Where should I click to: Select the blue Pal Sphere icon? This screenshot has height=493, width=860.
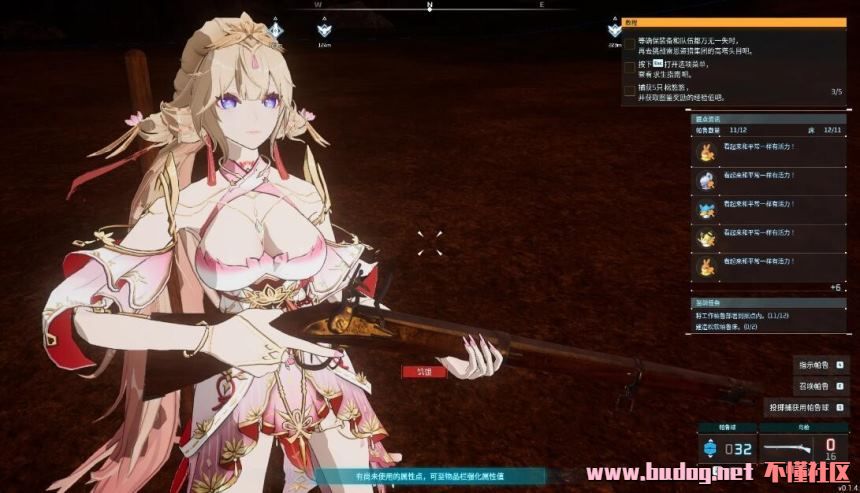[x=712, y=448]
